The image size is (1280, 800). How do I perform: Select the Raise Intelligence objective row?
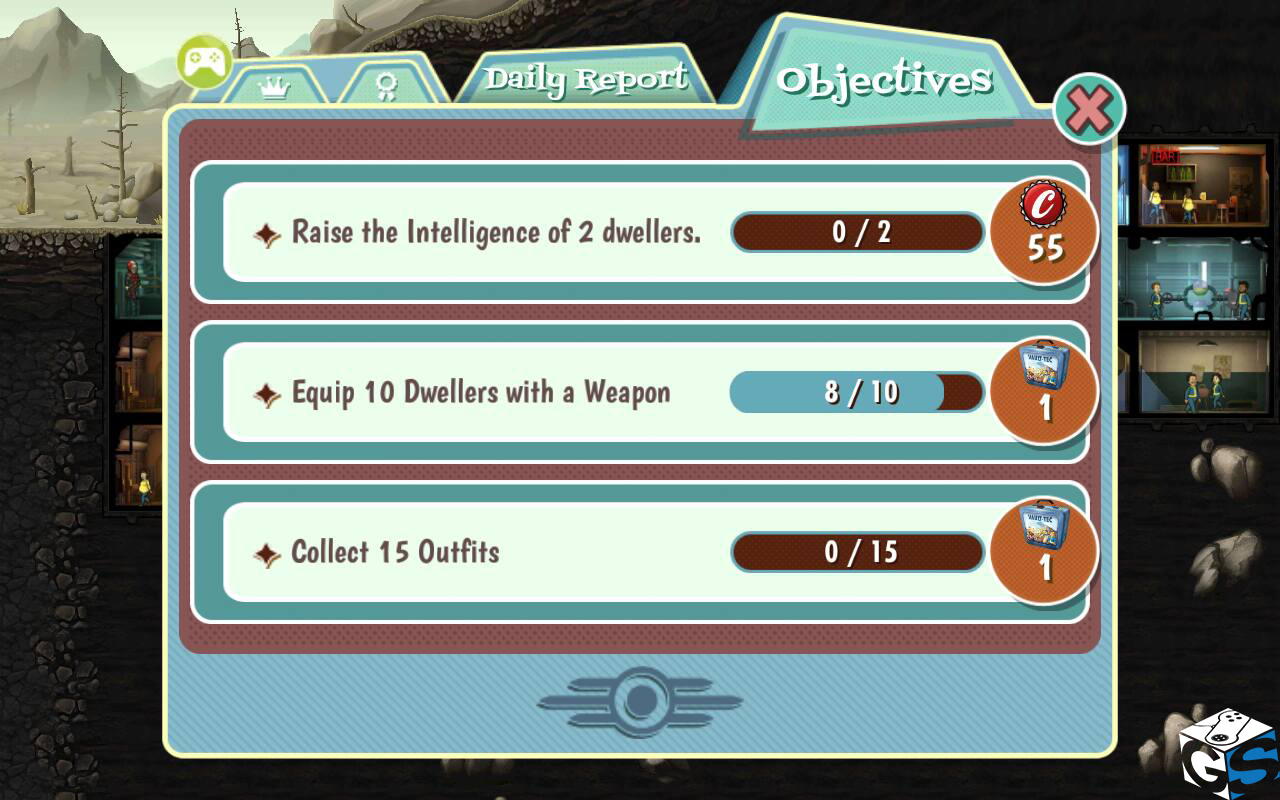[x=500, y=232]
